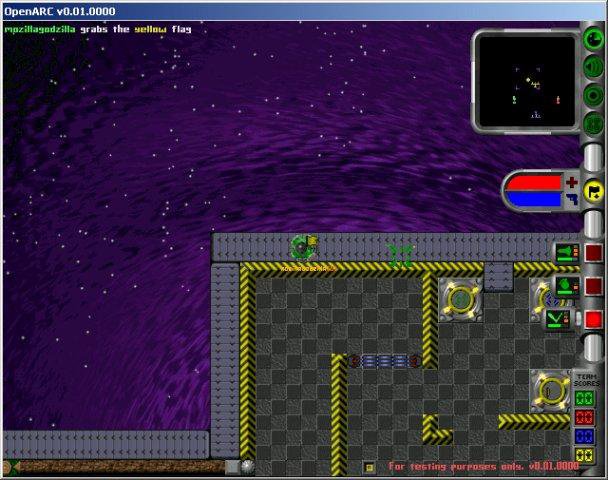608x480 pixels.
Task: Click the bright red lit indicator button
Action: pos(594,320)
